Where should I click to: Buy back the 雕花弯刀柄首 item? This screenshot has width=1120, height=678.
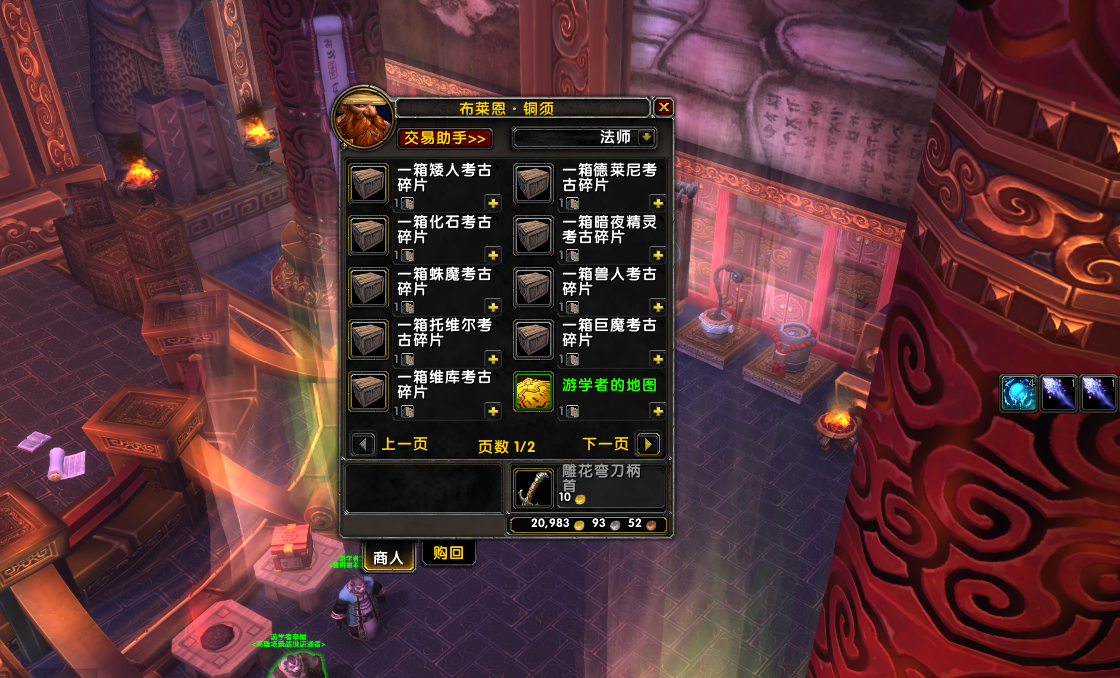coord(533,487)
